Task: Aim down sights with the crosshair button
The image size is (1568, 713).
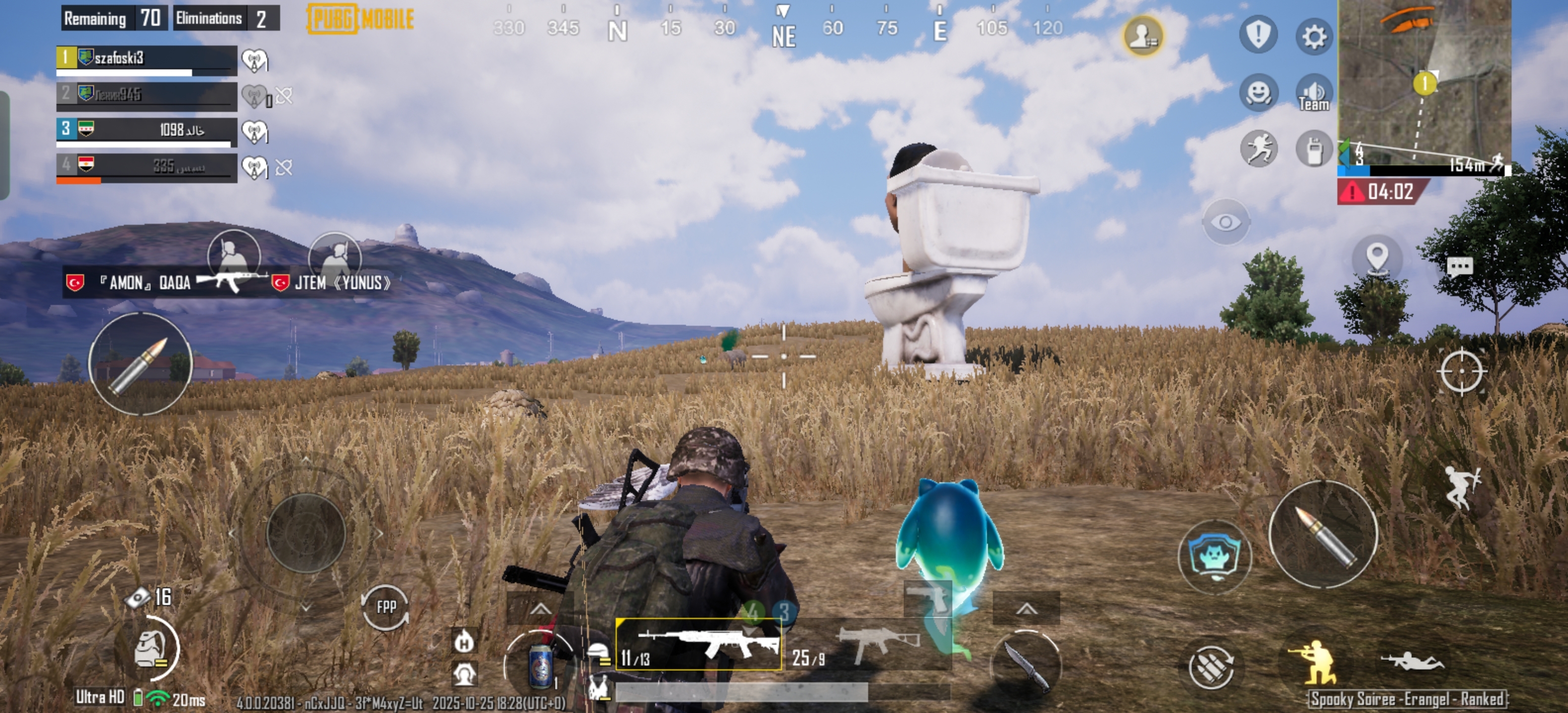Action: coord(1462,371)
